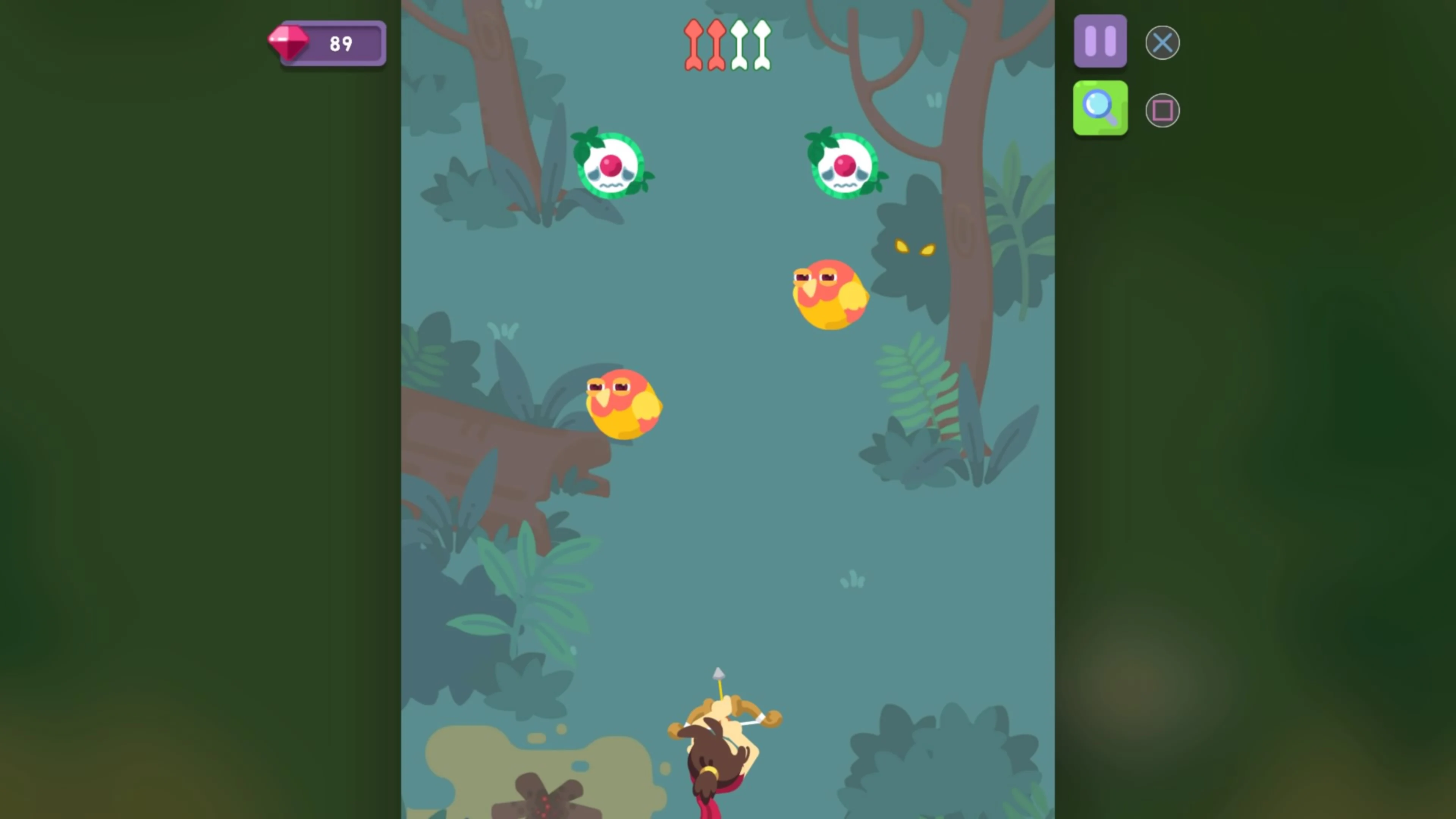This screenshot has width=1456, height=819.
Task: Click the PlayStation Square button prompt
Action: (x=1162, y=109)
